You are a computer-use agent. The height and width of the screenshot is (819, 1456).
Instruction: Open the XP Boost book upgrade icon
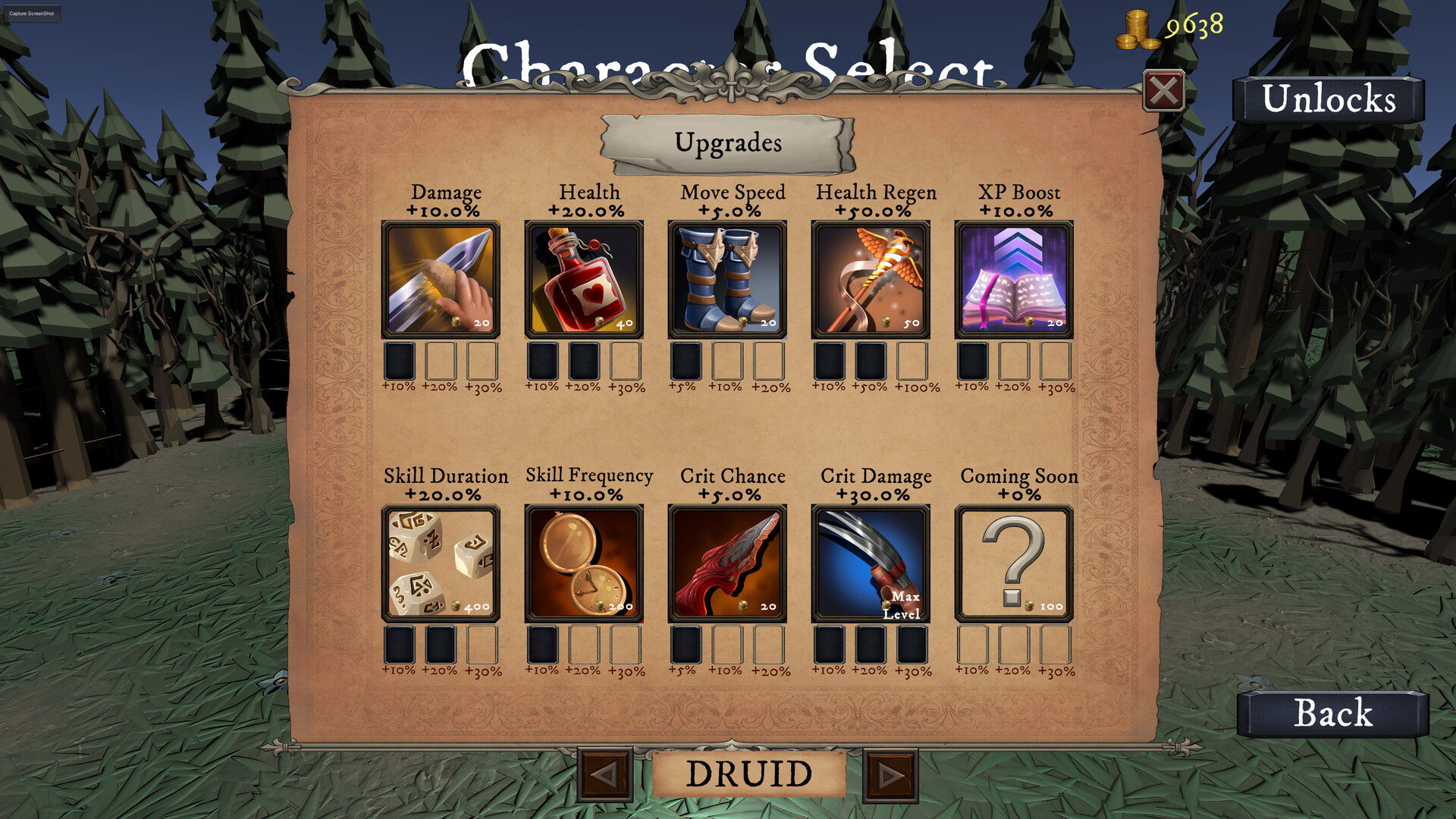pos(1014,278)
